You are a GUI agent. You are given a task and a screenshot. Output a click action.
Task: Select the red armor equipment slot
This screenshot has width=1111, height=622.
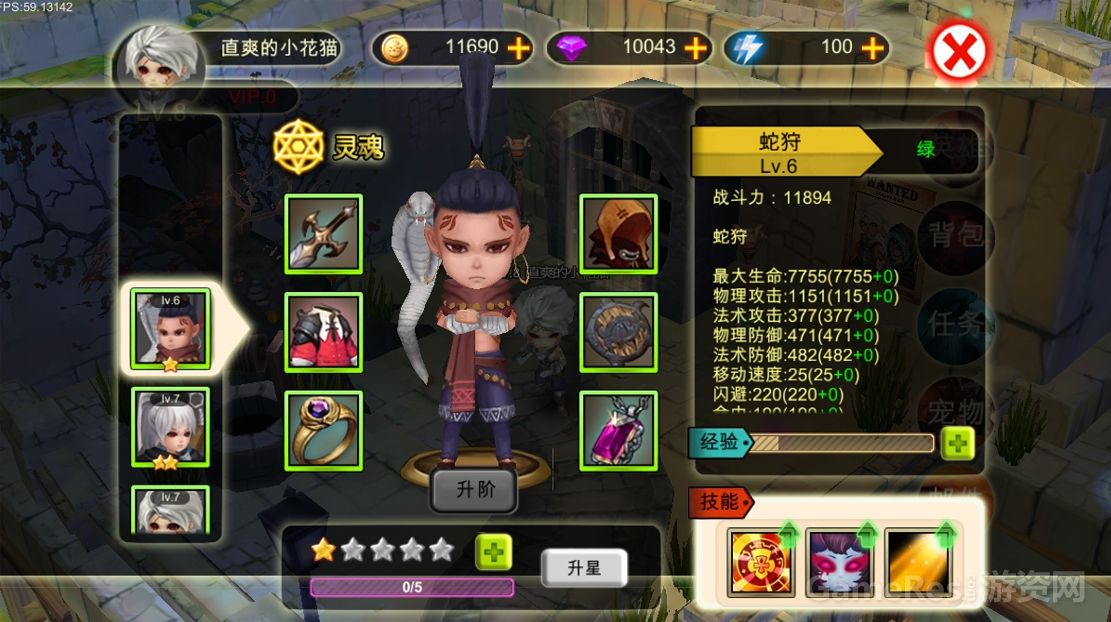323,331
